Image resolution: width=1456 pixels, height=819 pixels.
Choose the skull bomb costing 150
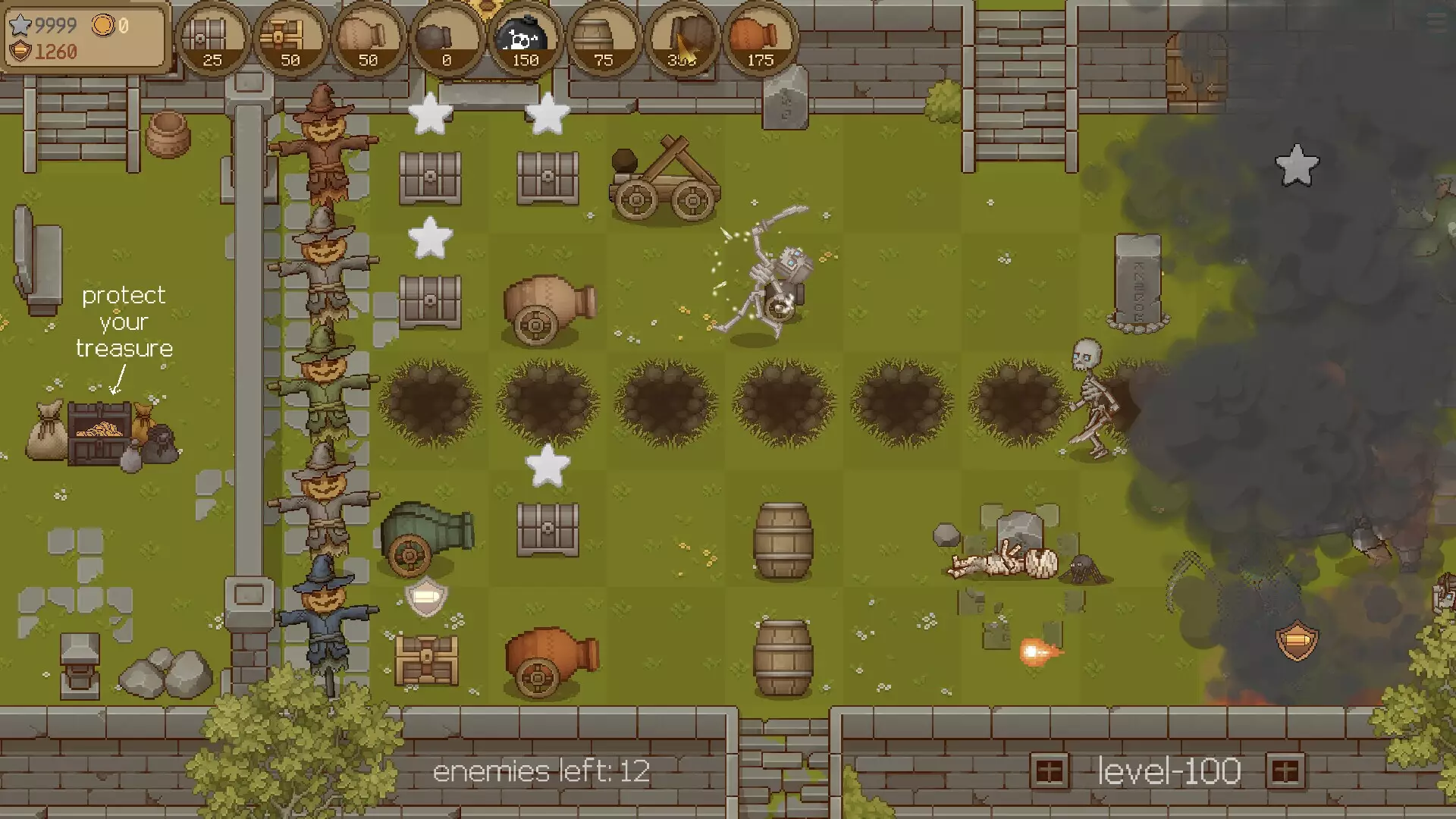tap(525, 39)
